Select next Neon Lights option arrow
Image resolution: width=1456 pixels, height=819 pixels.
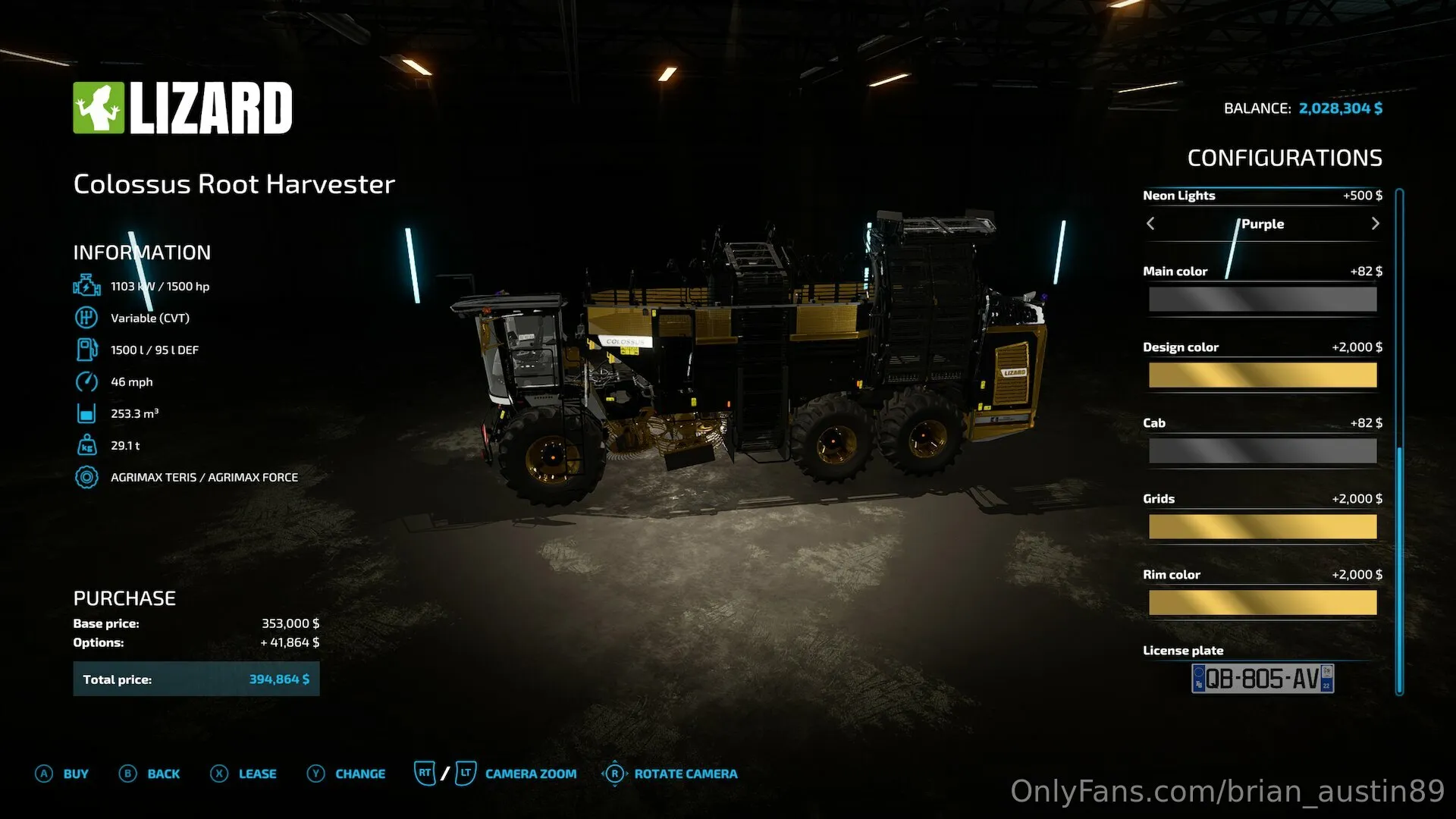pos(1375,224)
